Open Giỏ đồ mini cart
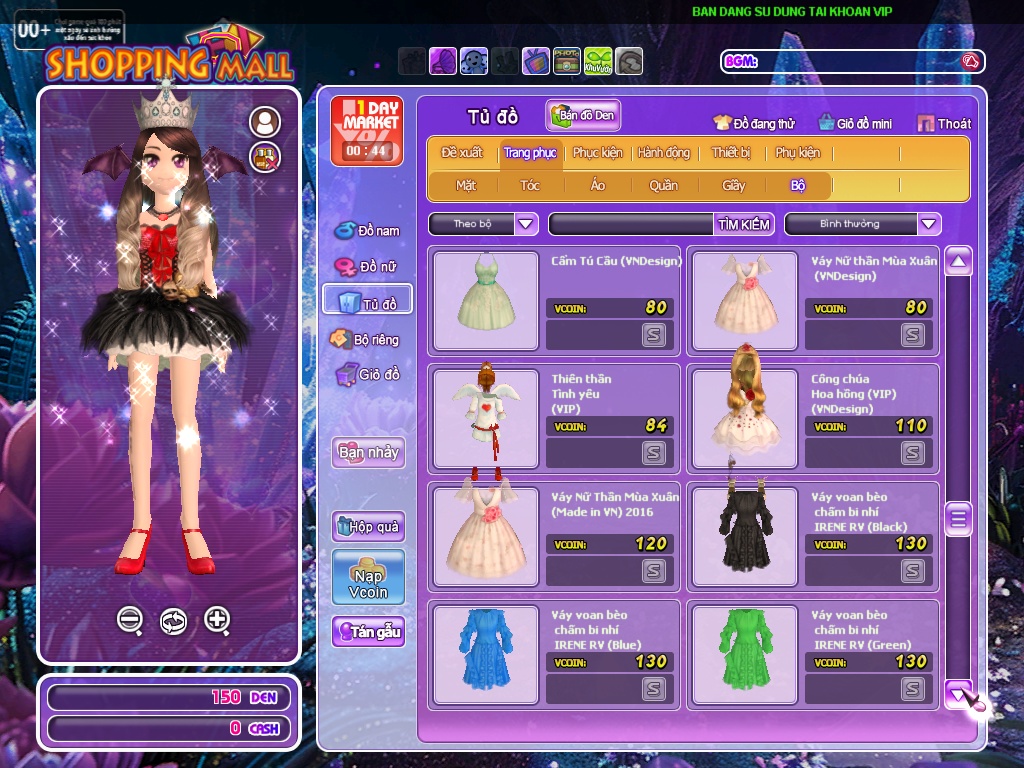 click(x=854, y=124)
